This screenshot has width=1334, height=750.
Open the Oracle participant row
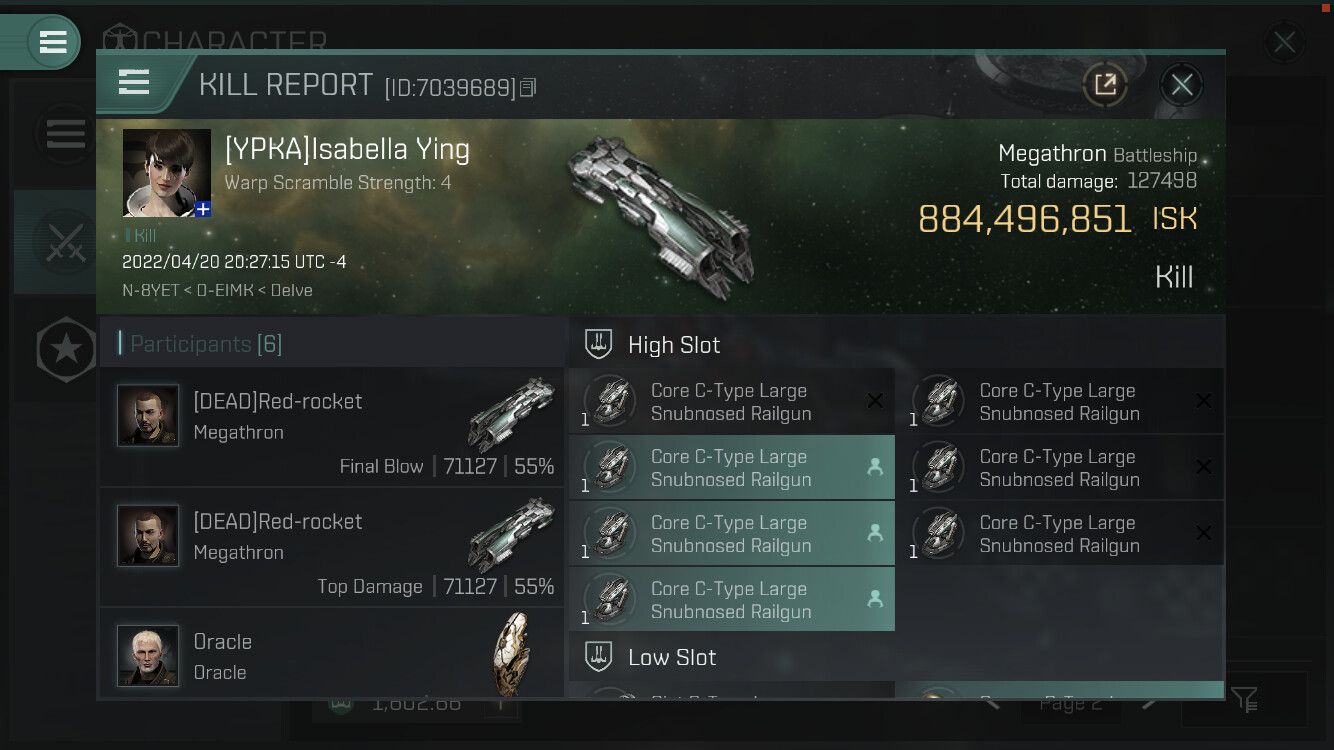coord(332,655)
